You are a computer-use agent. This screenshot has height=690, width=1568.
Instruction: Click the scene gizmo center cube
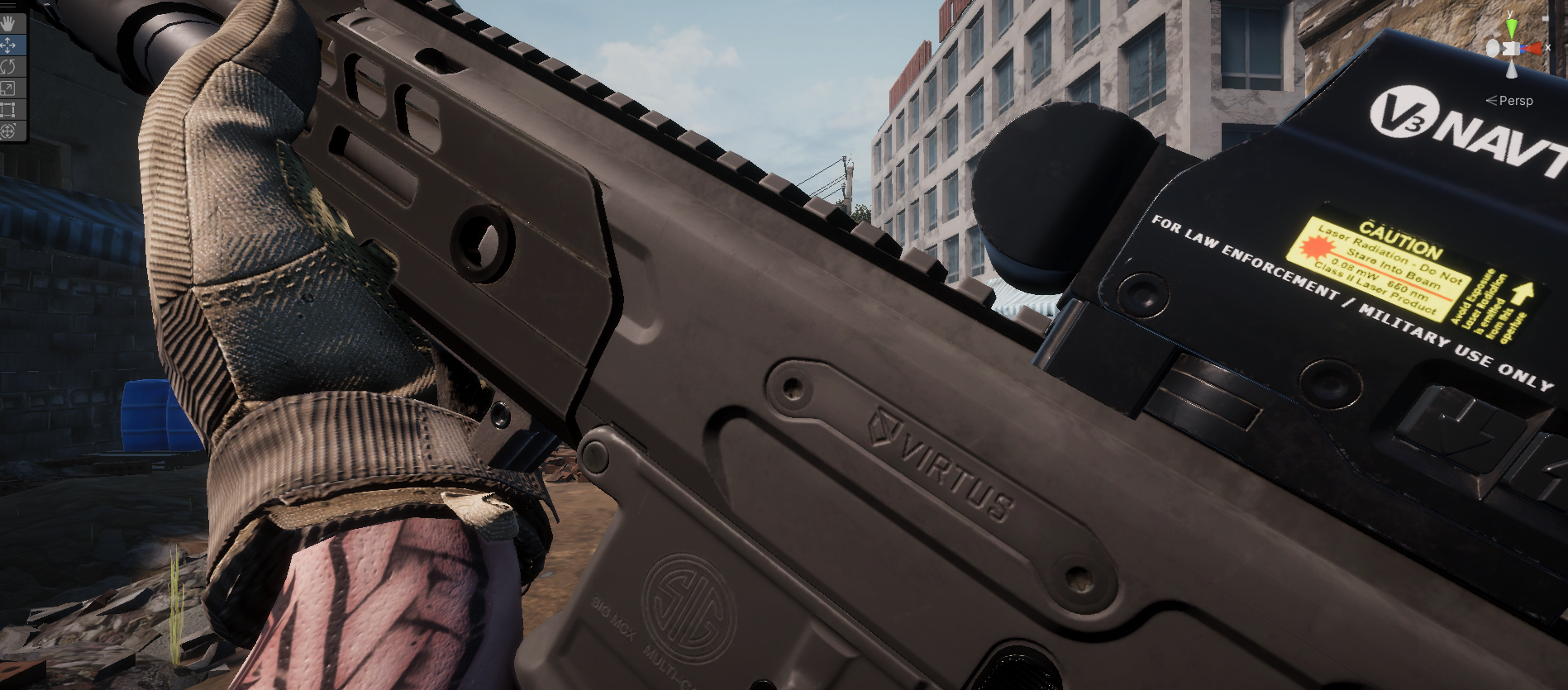(1510, 48)
